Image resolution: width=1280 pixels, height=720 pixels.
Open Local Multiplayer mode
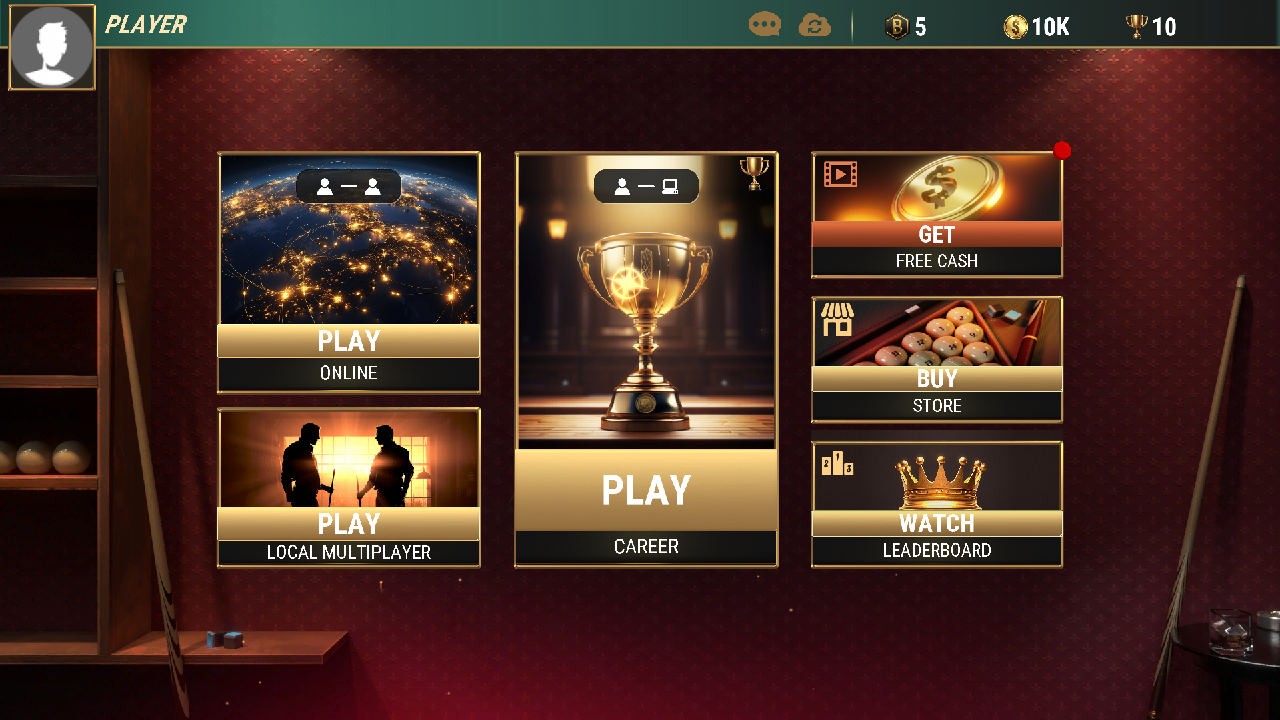click(348, 524)
